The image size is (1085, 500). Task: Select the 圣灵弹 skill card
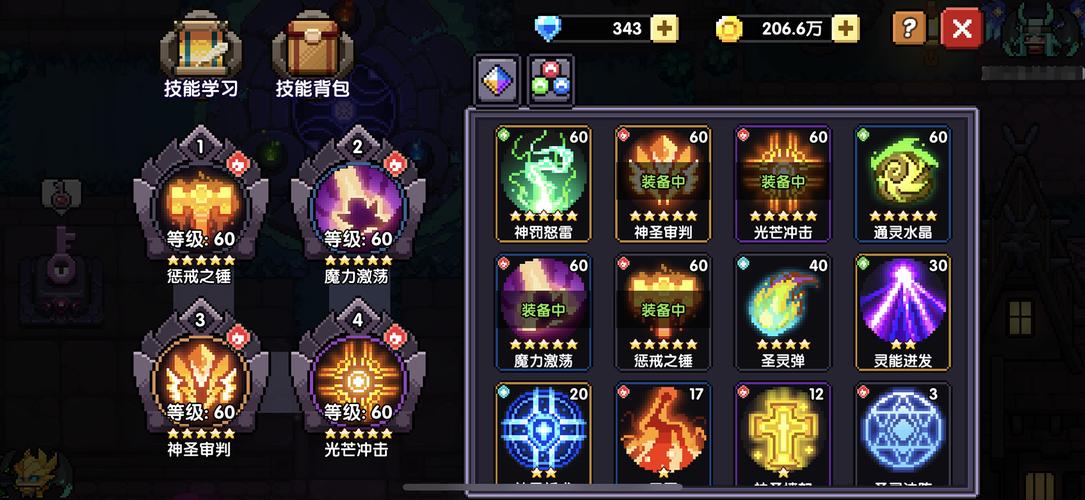(x=783, y=310)
